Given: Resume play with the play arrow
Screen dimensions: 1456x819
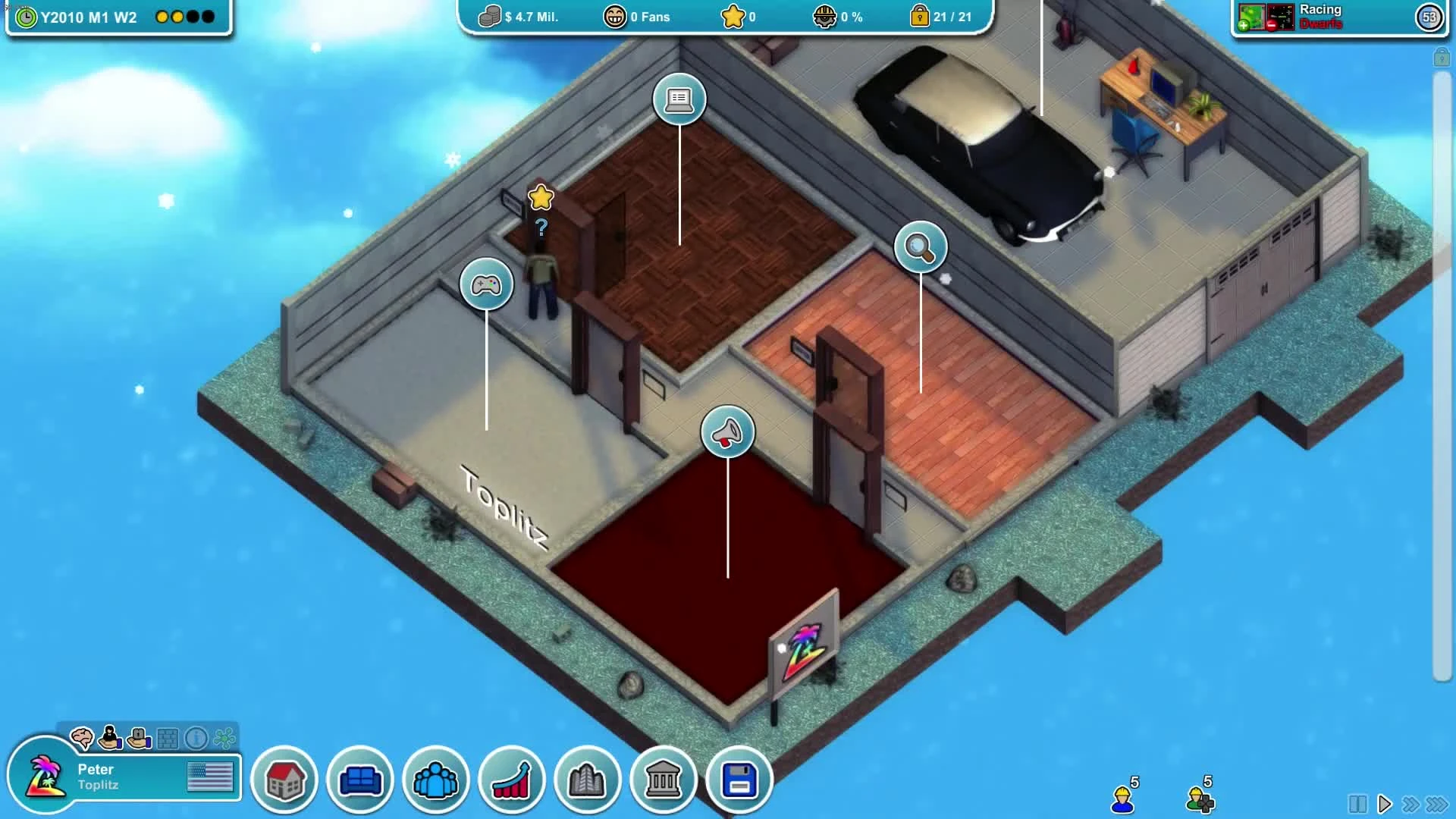Looking at the screenshot, I should pyautogui.click(x=1385, y=802).
